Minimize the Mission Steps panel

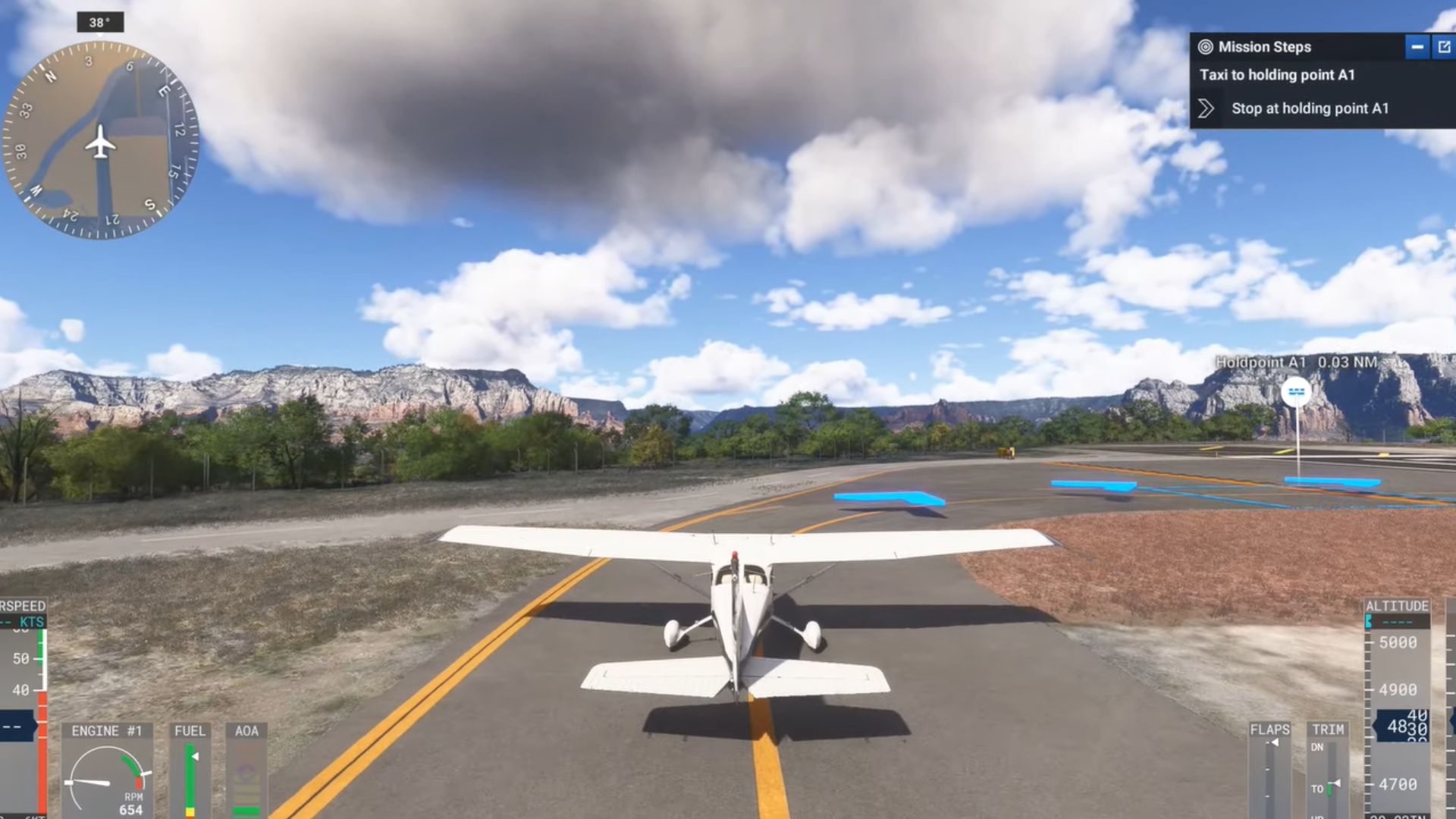pyautogui.click(x=1417, y=47)
